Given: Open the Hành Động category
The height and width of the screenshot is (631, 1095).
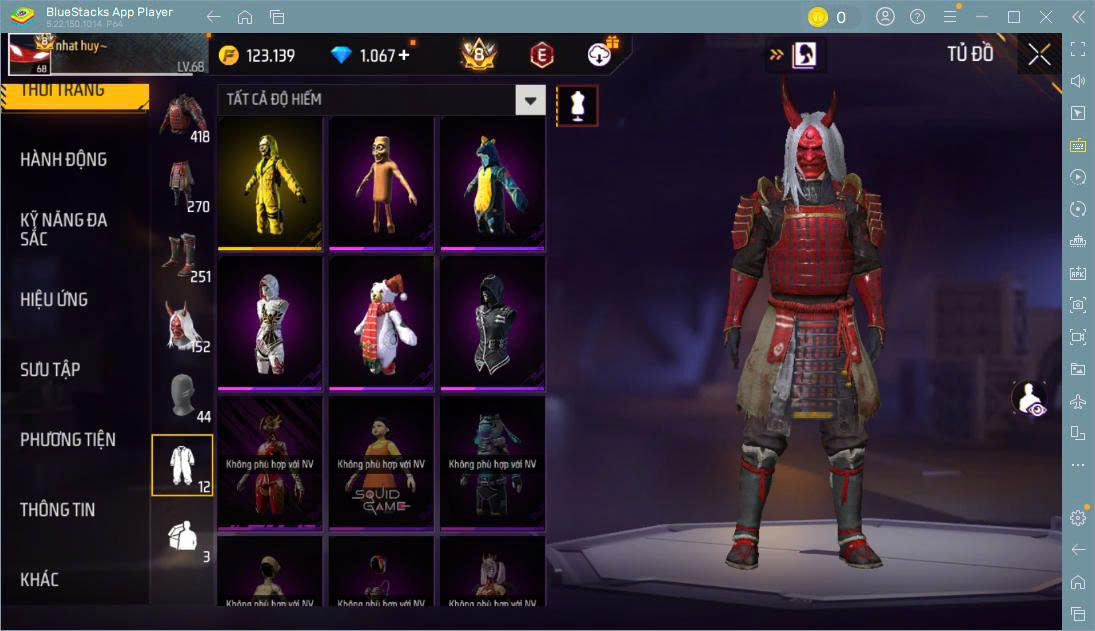Looking at the screenshot, I should pyautogui.click(x=64, y=160).
